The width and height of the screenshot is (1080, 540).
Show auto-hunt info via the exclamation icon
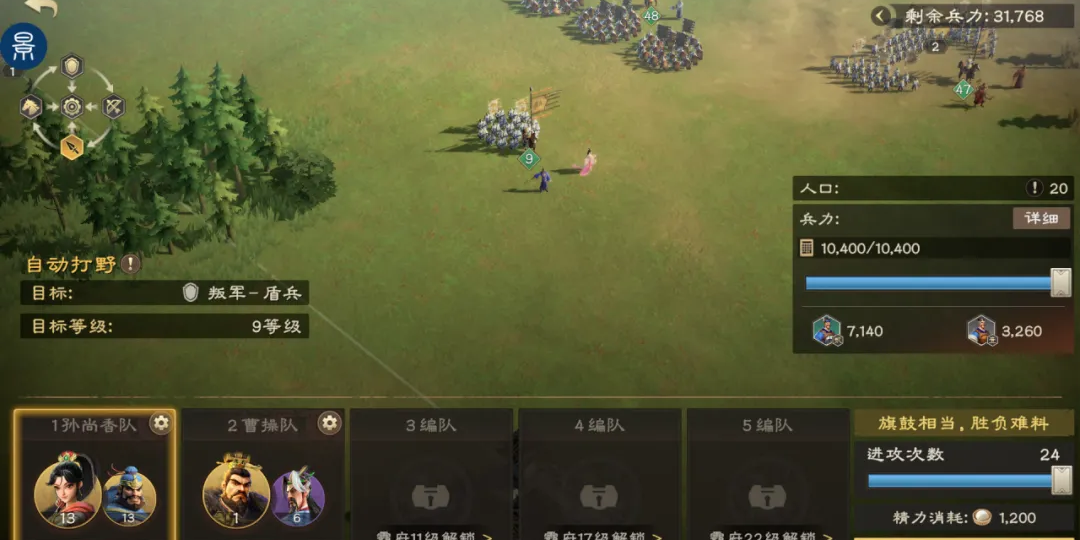(x=131, y=264)
